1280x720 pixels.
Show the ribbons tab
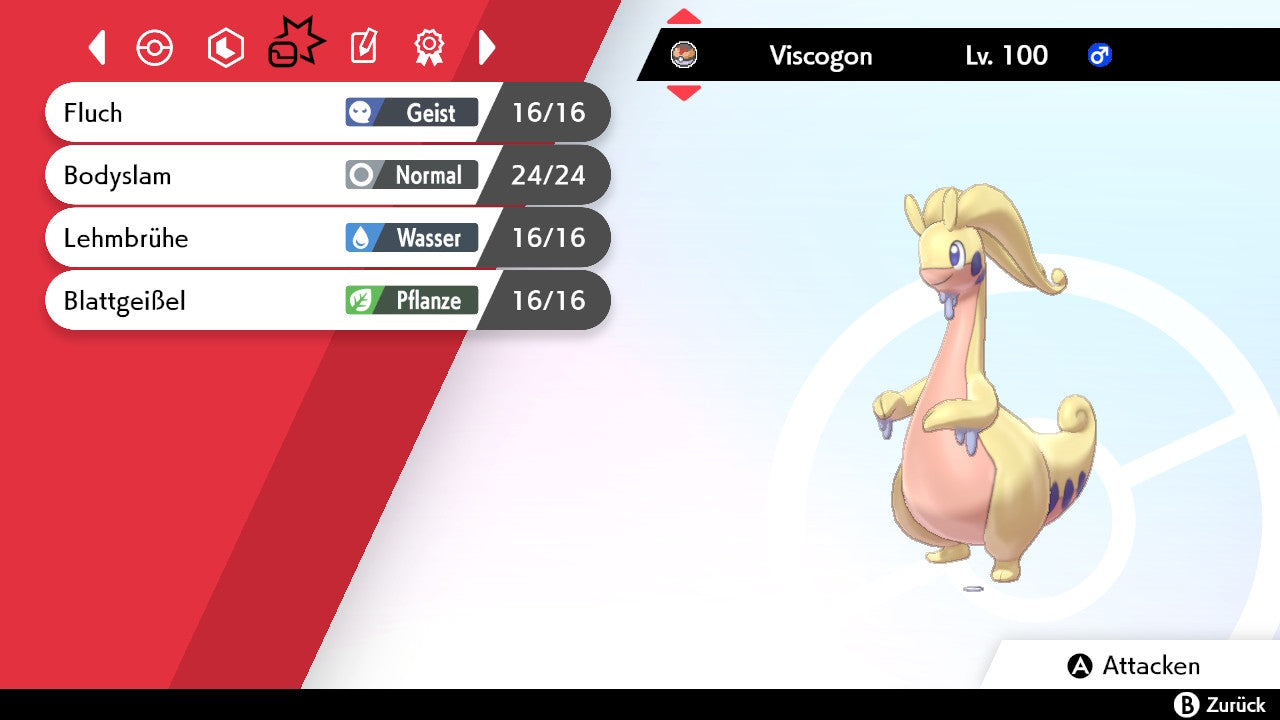point(429,47)
